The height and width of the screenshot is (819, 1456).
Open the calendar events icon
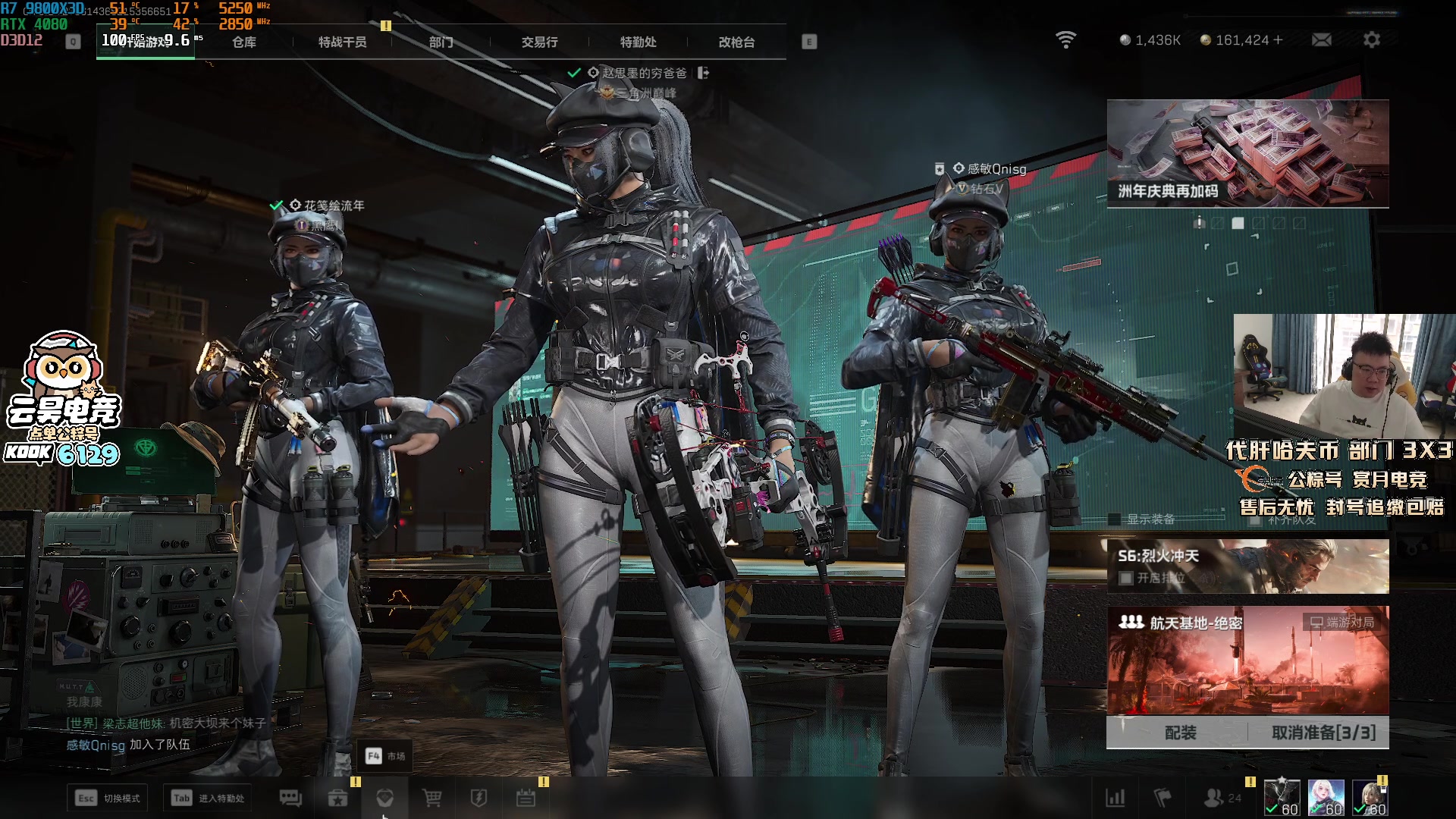click(526, 798)
